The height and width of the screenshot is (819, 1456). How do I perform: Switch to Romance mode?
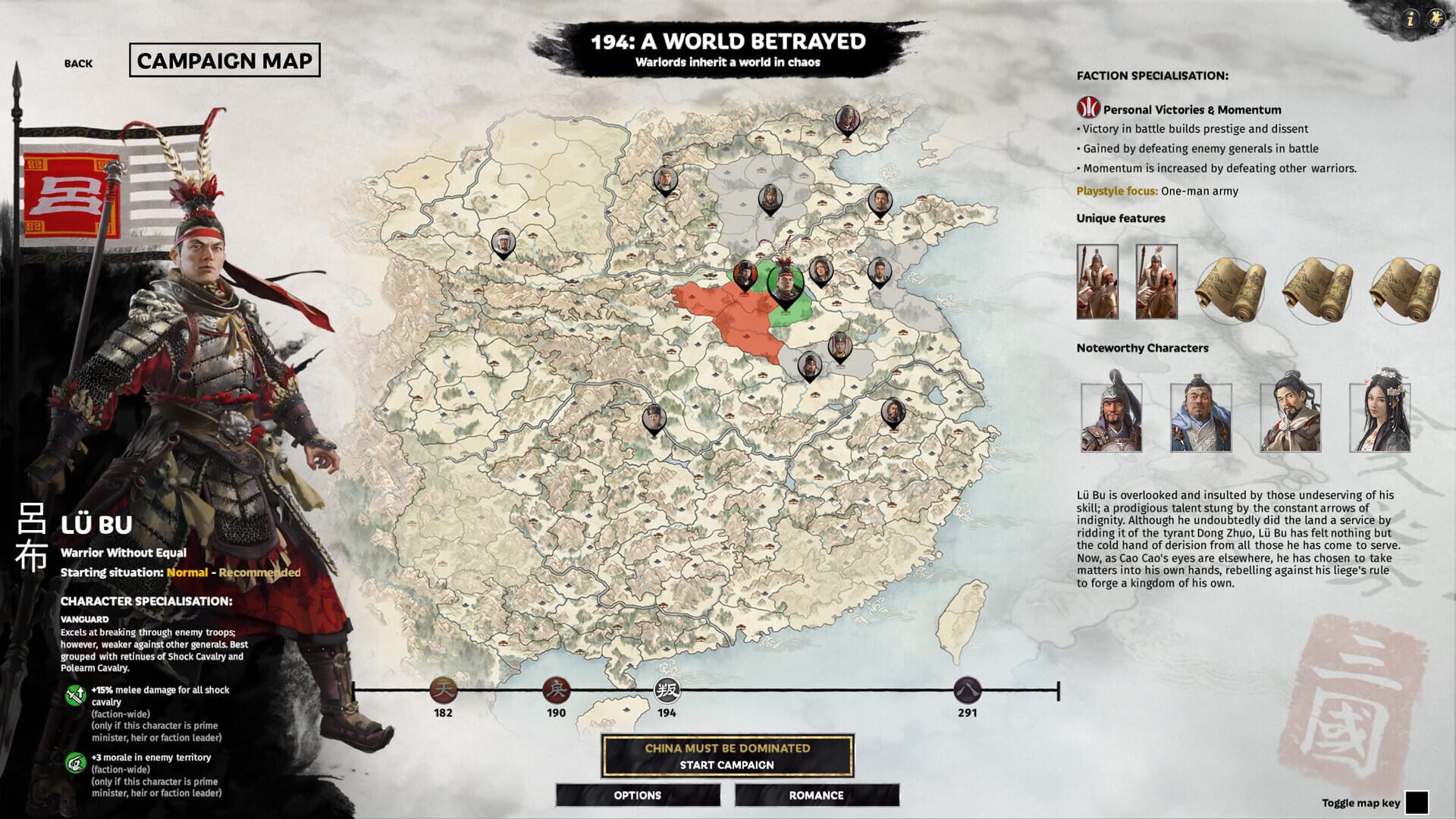pos(817,795)
